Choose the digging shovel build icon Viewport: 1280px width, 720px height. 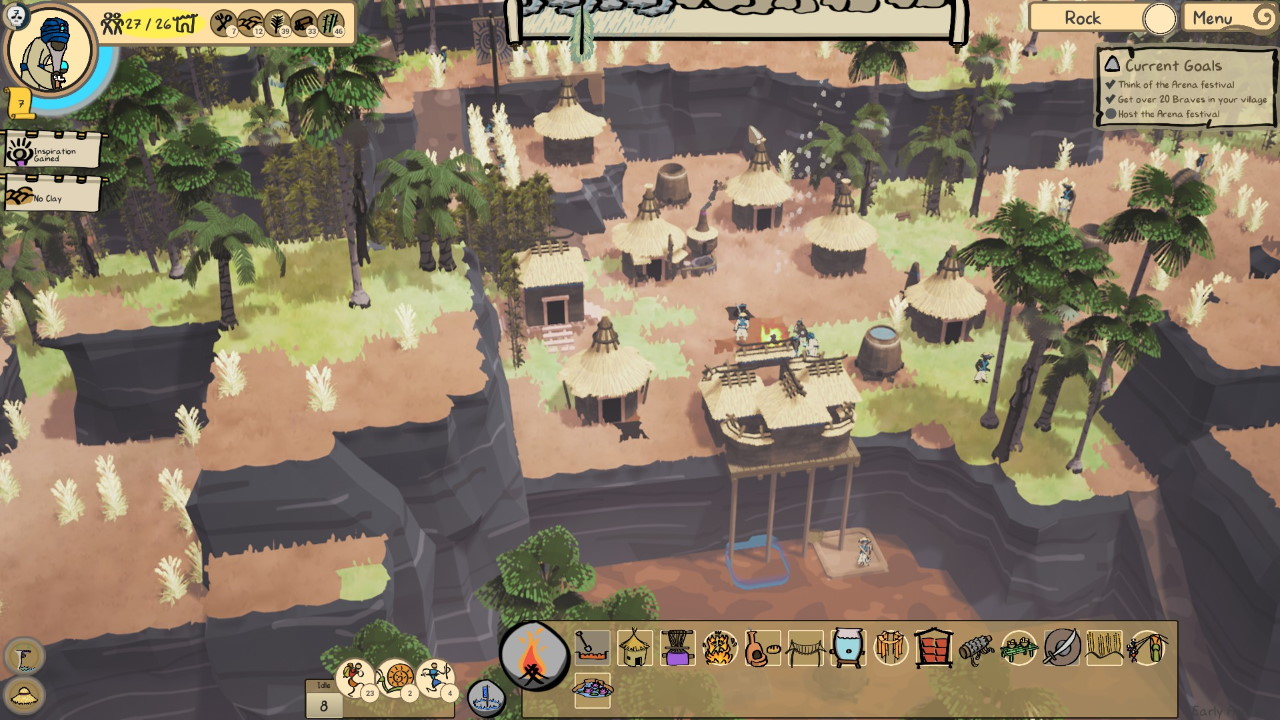tap(592, 648)
